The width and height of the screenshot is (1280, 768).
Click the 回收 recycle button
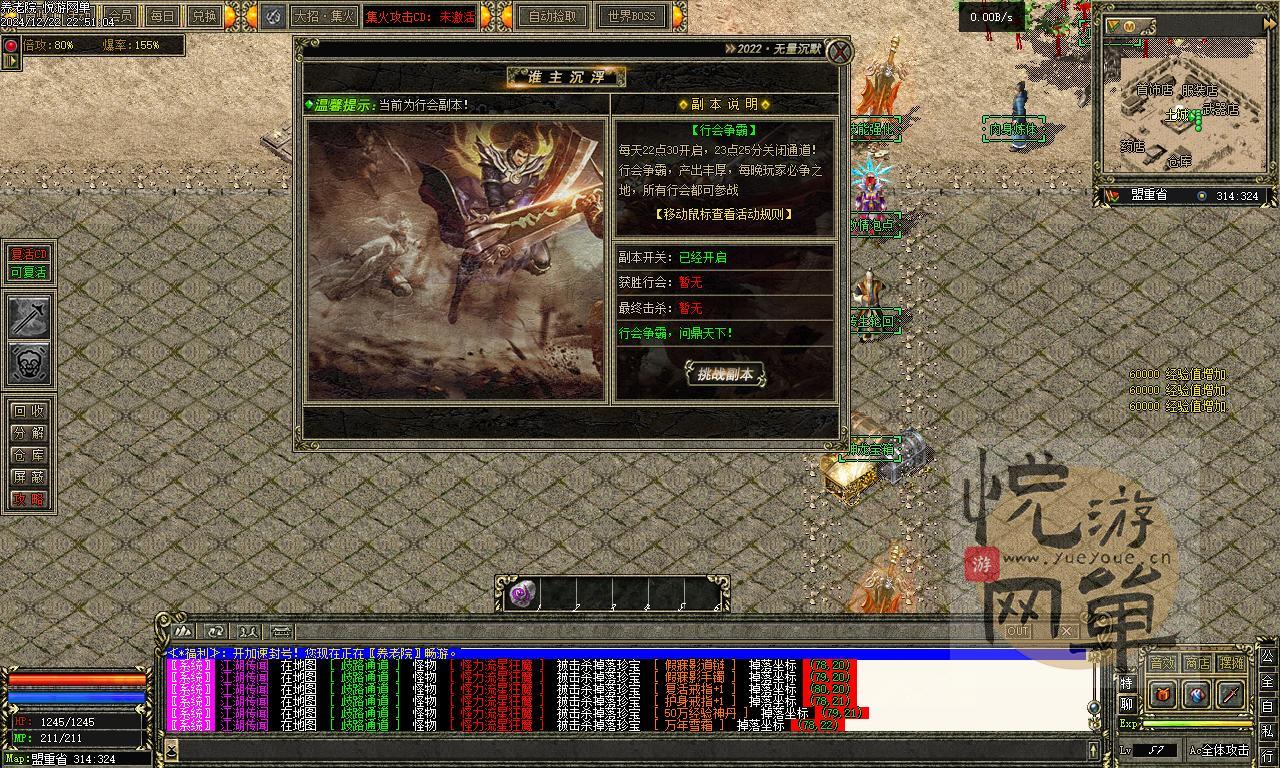coord(29,411)
